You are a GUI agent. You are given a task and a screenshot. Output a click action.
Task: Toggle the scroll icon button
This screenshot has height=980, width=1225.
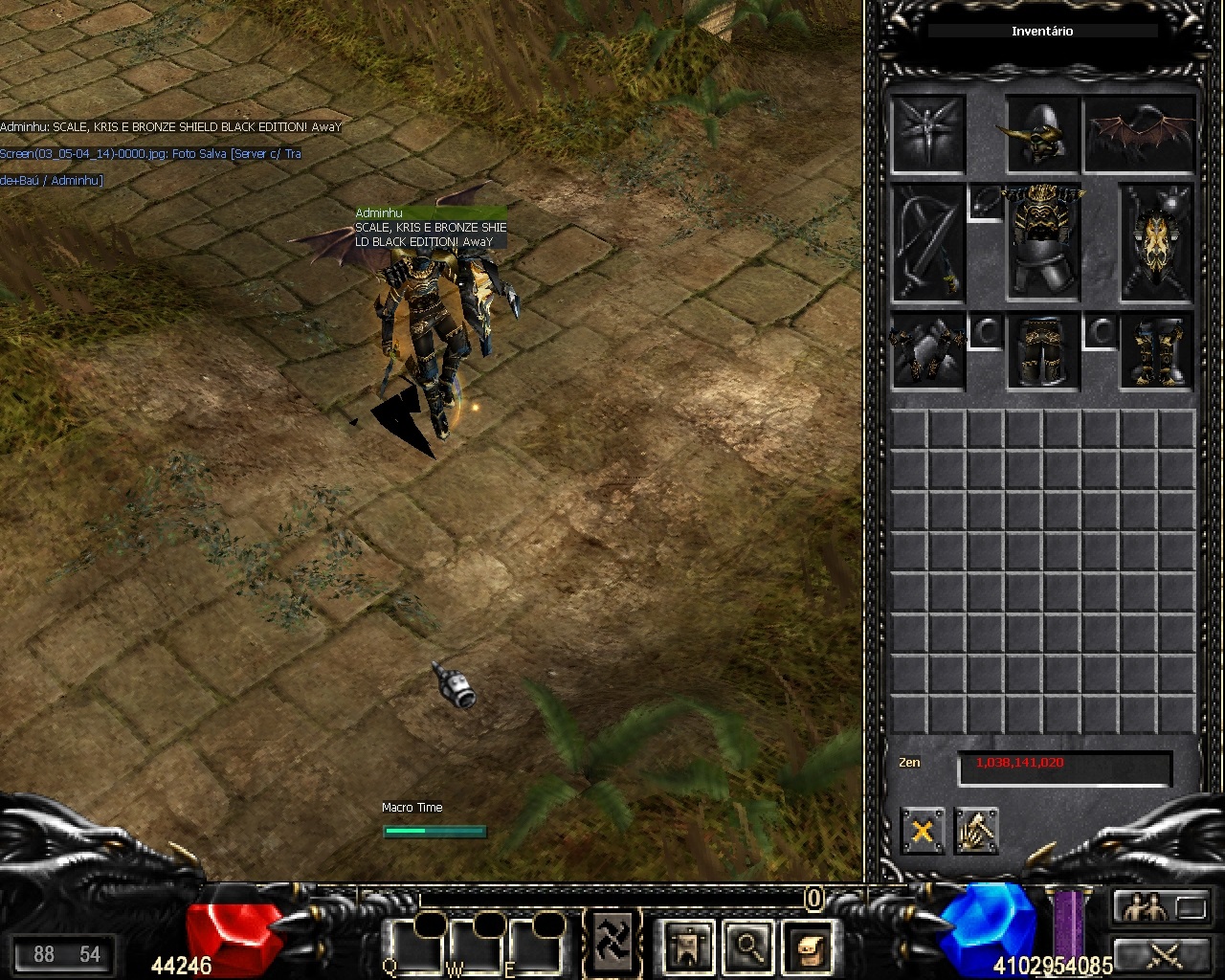click(x=808, y=947)
